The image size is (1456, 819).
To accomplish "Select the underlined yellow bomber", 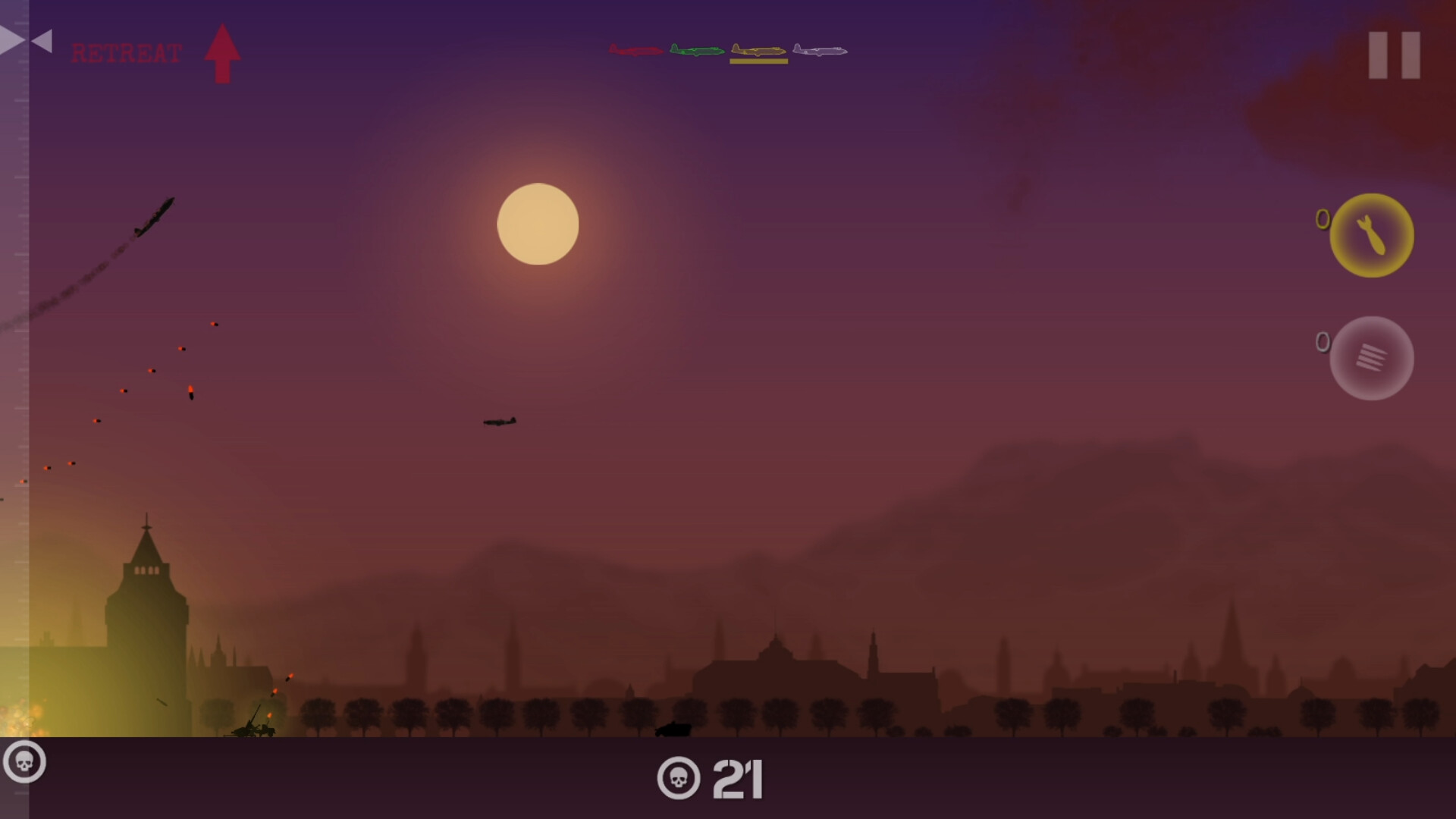I will (758, 50).
